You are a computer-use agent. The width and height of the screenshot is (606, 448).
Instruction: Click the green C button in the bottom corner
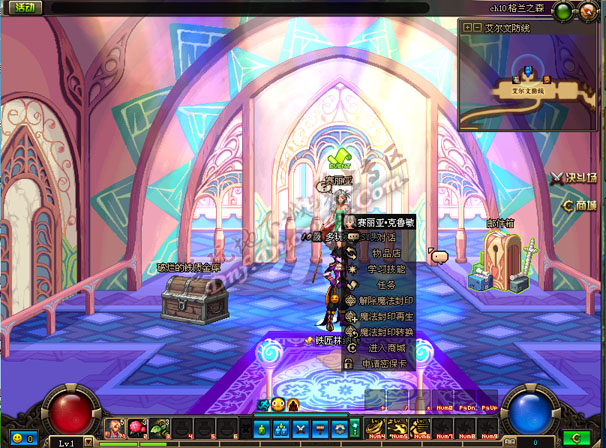(574, 438)
